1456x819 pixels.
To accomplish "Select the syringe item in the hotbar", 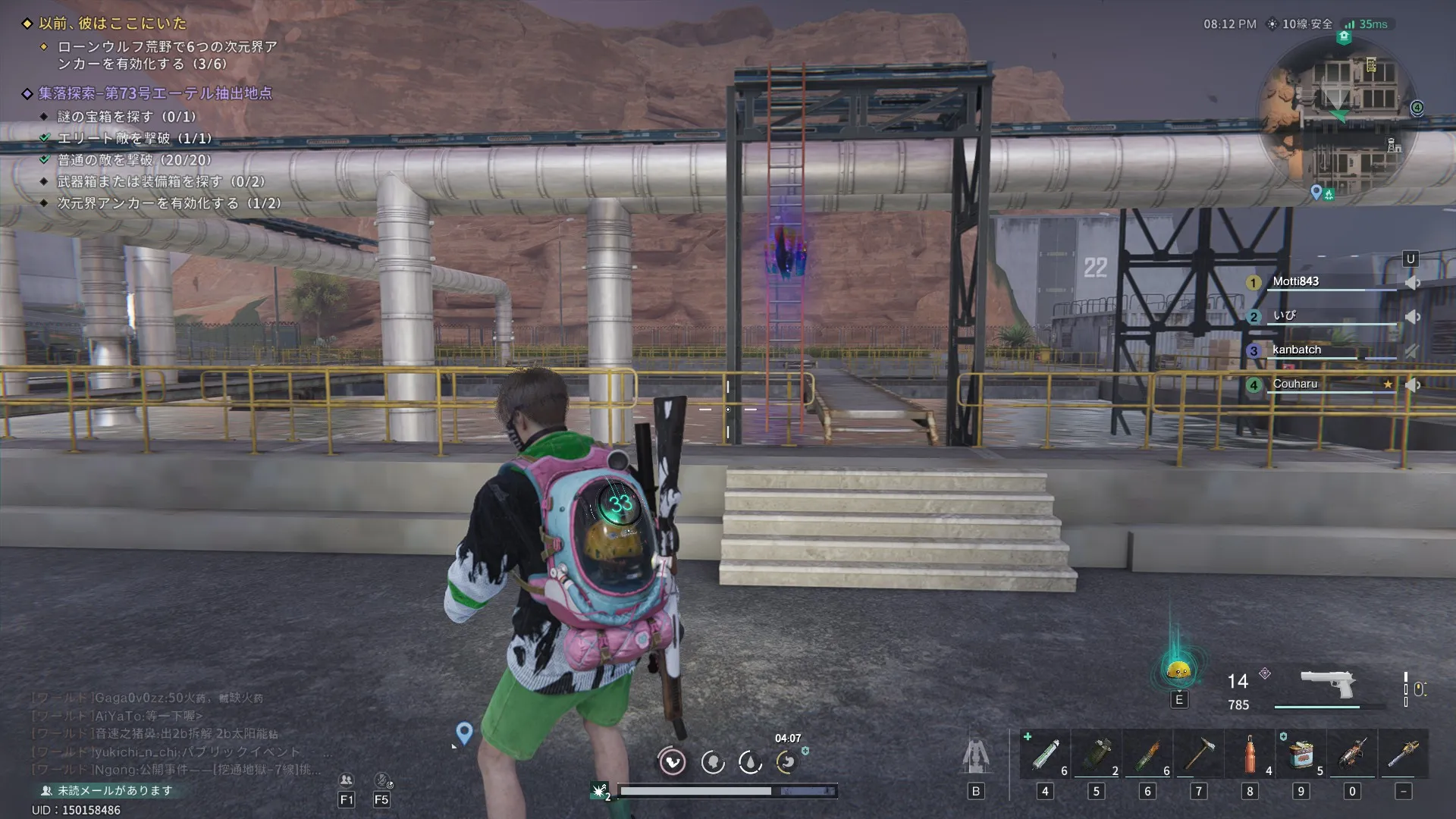I will 1045,755.
